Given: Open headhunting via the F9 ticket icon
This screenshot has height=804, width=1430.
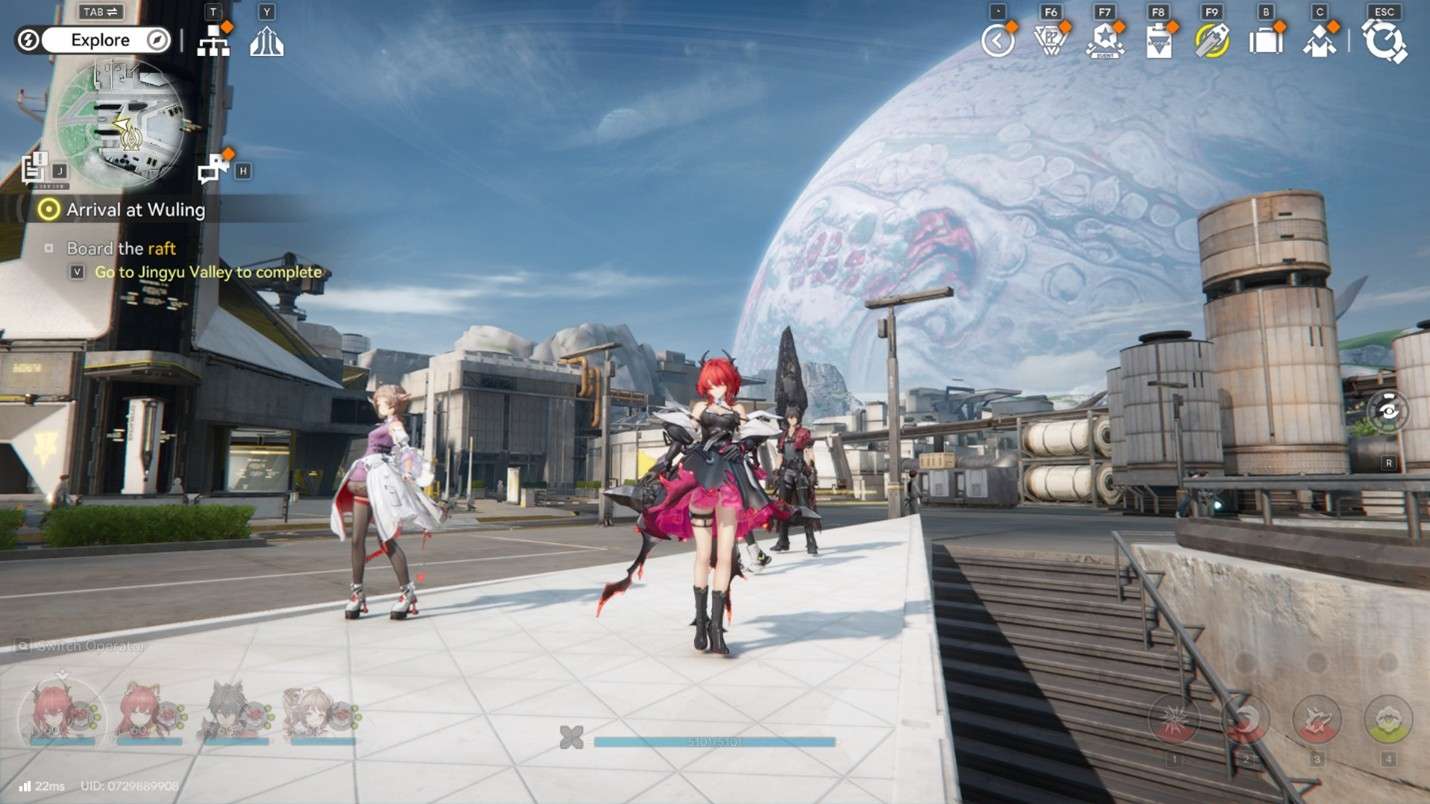Looking at the screenshot, I should tap(1212, 40).
